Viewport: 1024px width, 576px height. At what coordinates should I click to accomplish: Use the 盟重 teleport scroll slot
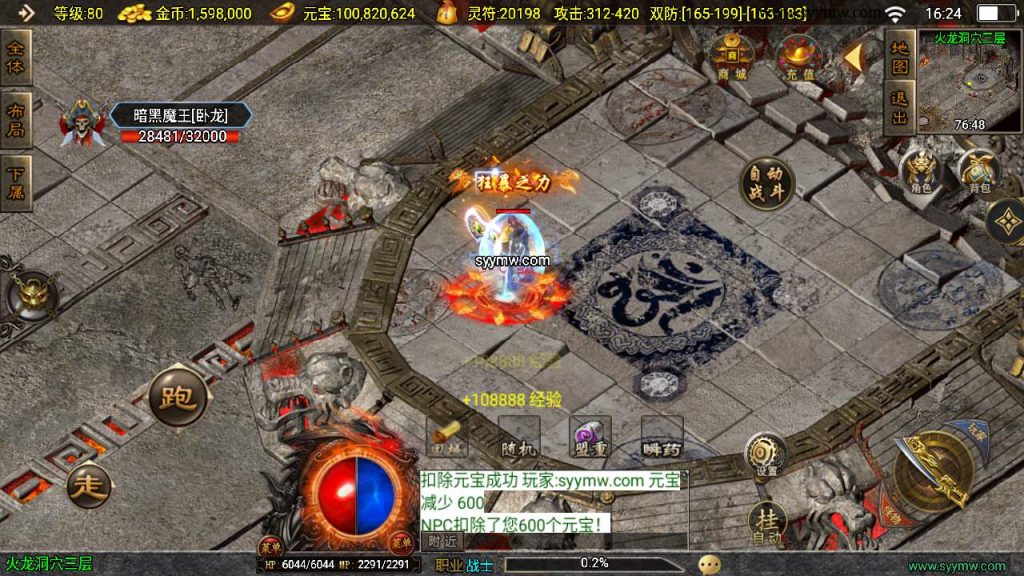(x=589, y=438)
